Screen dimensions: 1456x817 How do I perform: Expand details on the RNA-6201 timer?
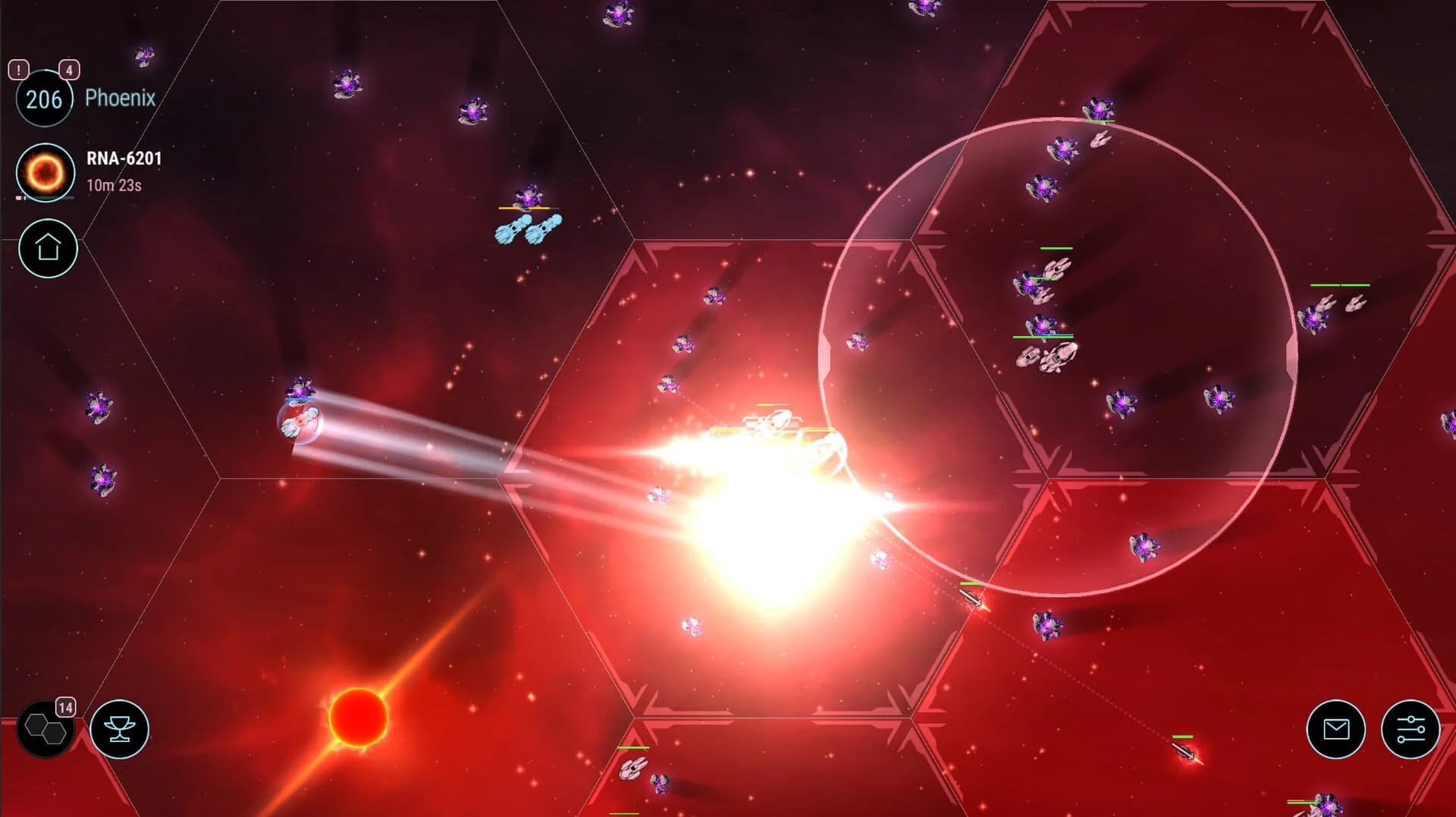coord(114,186)
